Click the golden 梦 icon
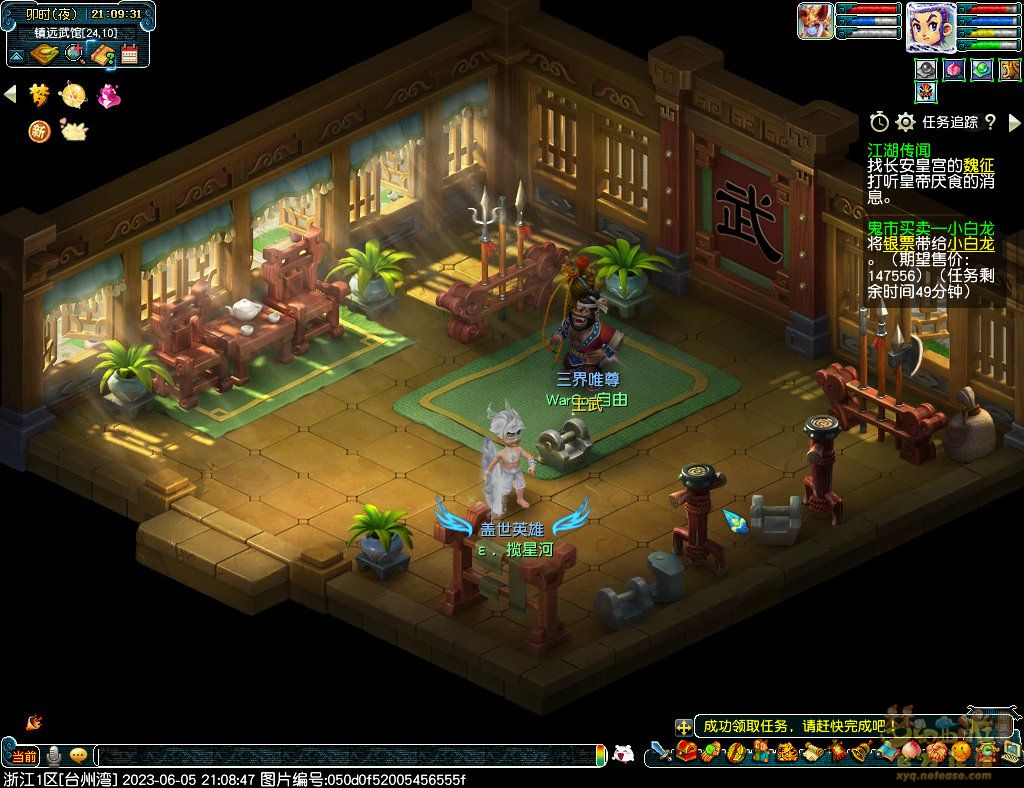 pos(40,95)
